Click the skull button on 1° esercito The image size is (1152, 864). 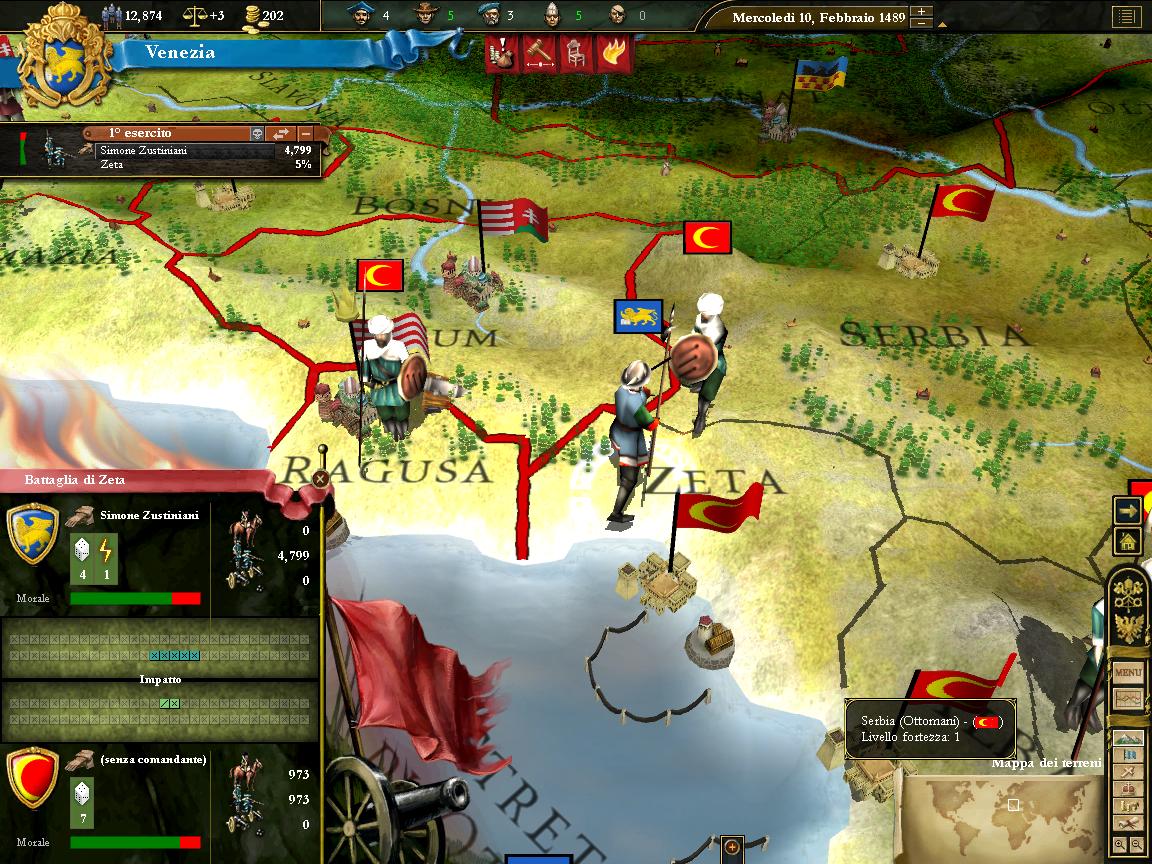[x=257, y=134]
